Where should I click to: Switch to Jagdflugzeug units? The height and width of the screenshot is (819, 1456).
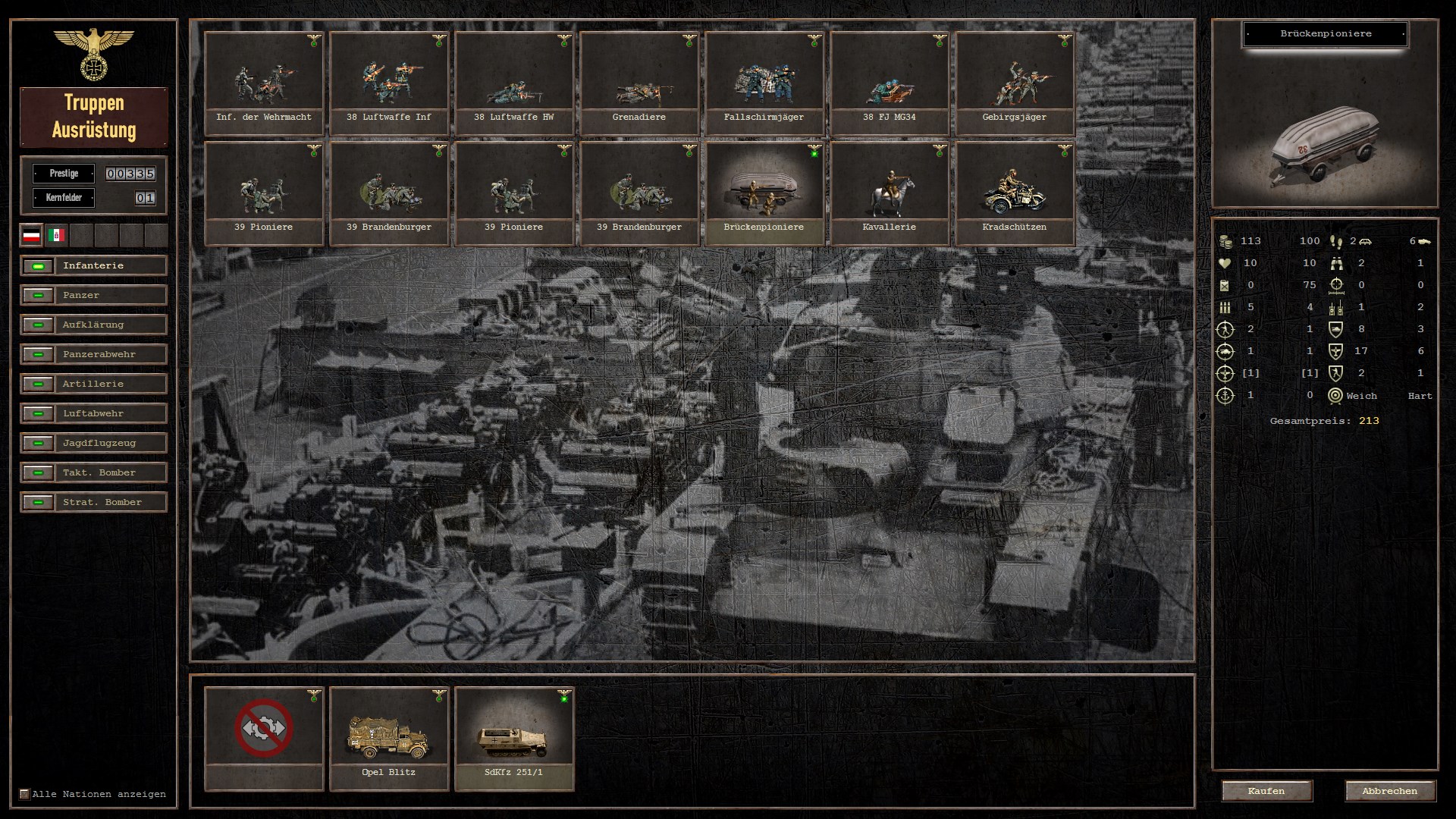click(x=93, y=444)
